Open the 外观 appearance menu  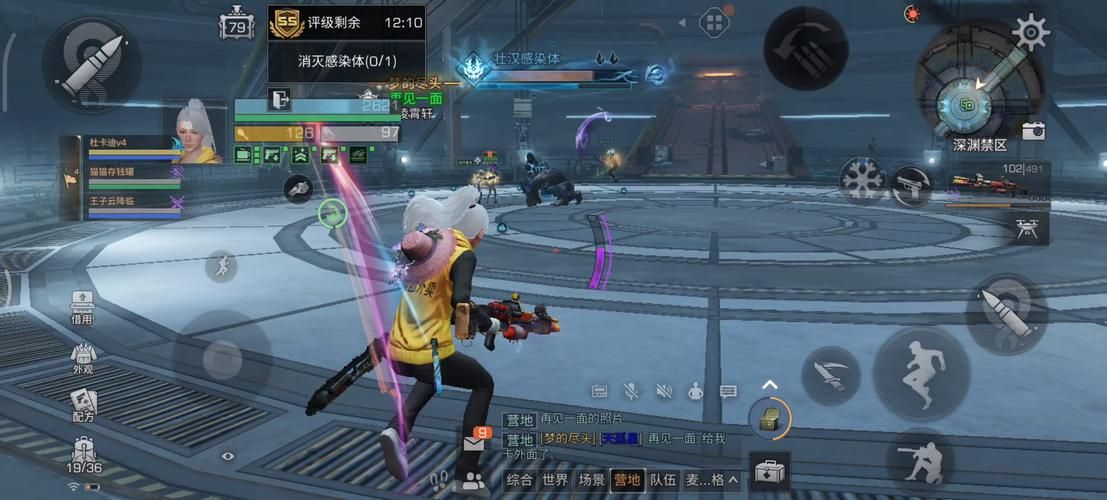(x=83, y=358)
